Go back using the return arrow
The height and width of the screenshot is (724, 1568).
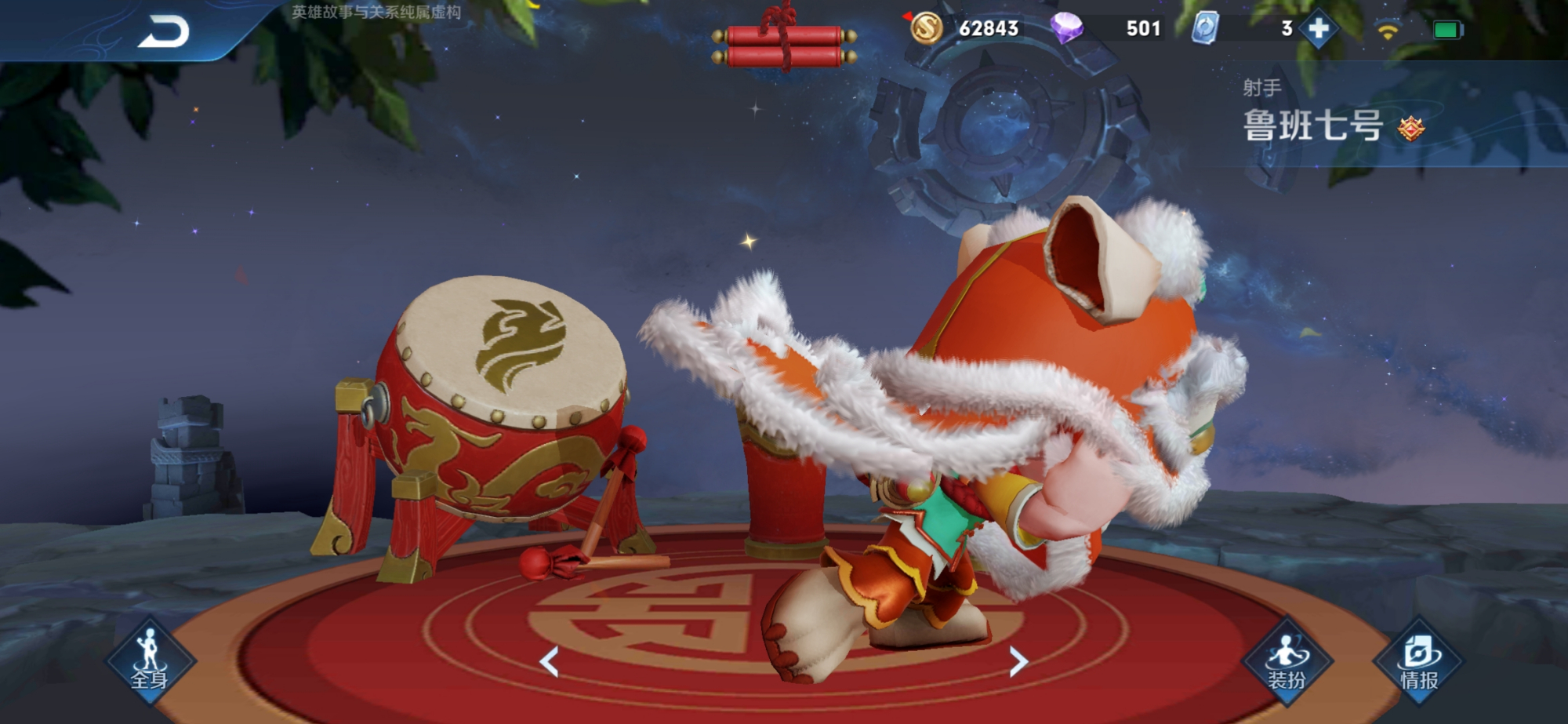tap(164, 32)
